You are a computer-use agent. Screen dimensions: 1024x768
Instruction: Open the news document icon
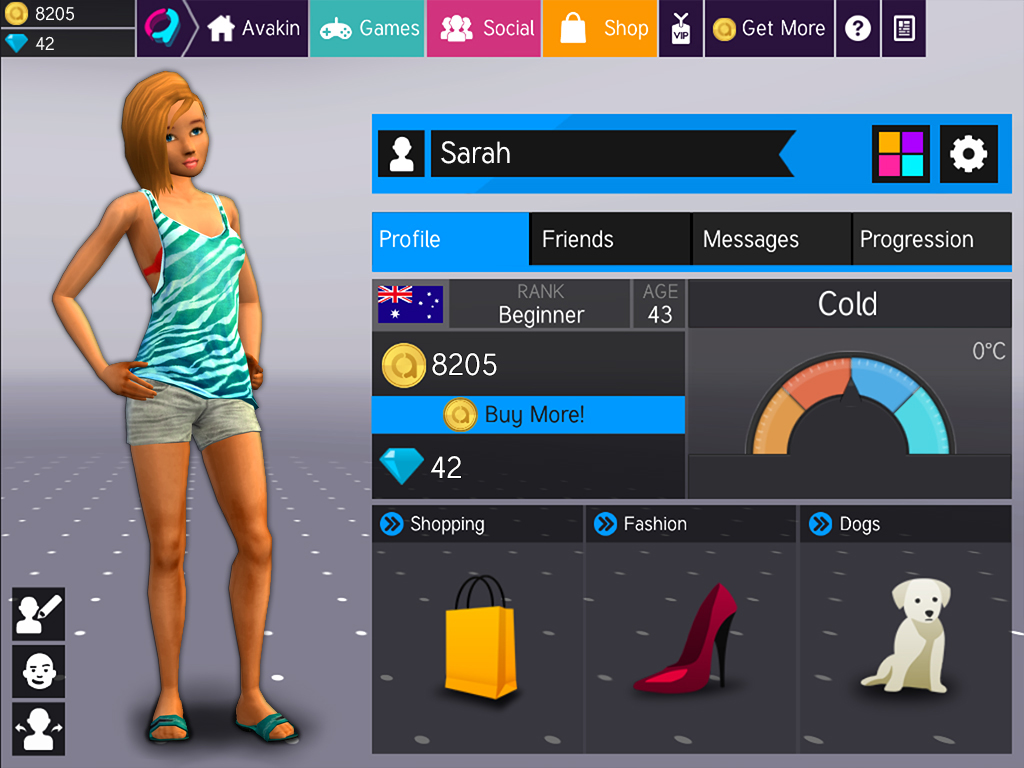904,28
